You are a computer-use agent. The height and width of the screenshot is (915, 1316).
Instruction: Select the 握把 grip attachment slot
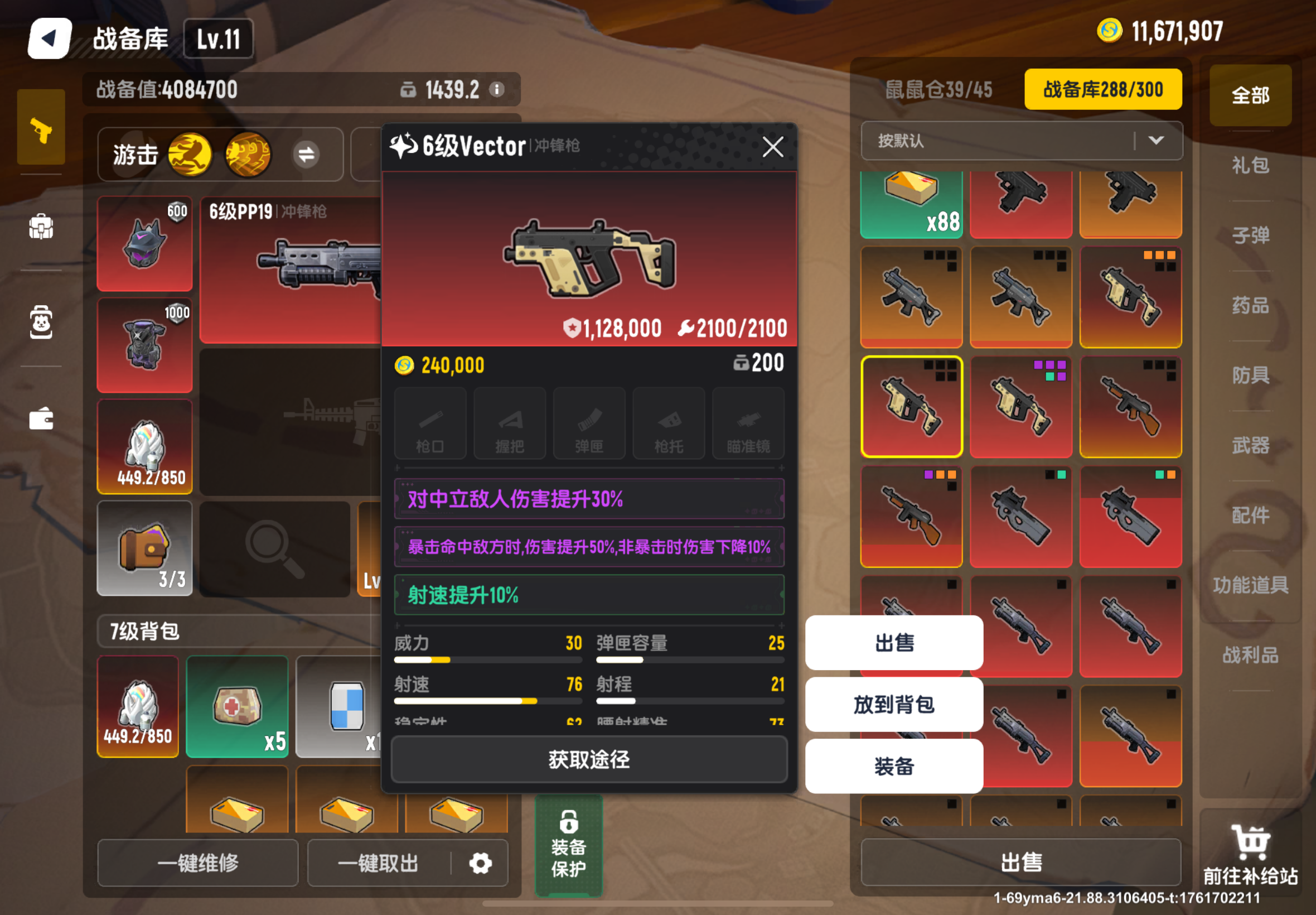509,423
